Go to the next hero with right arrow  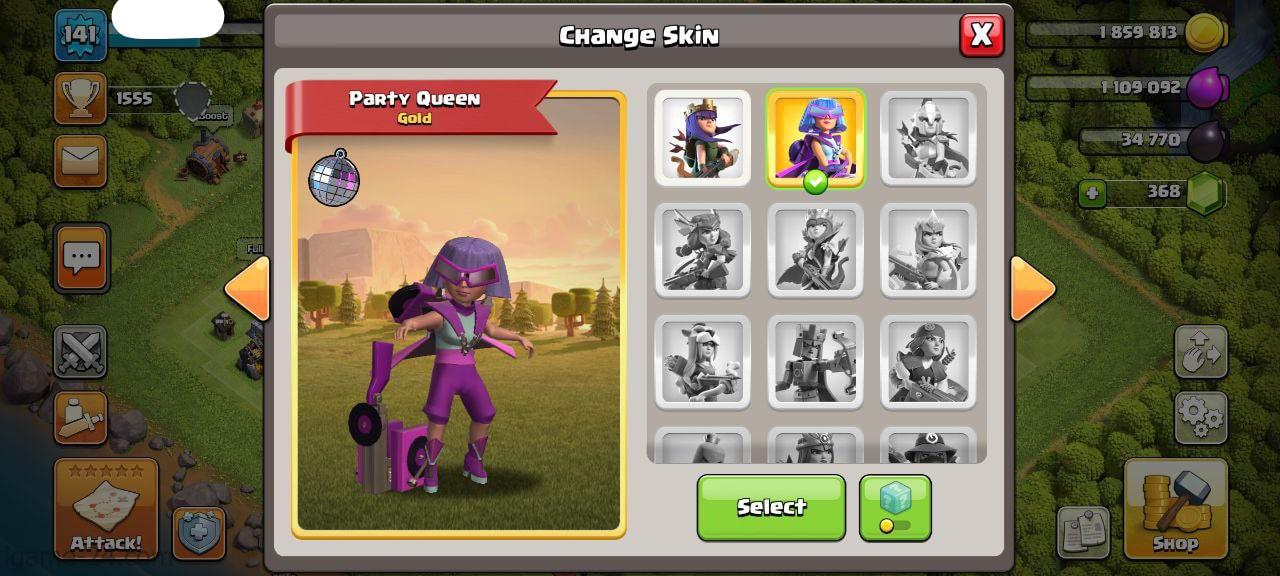pyautogui.click(x=1033, y=289)
